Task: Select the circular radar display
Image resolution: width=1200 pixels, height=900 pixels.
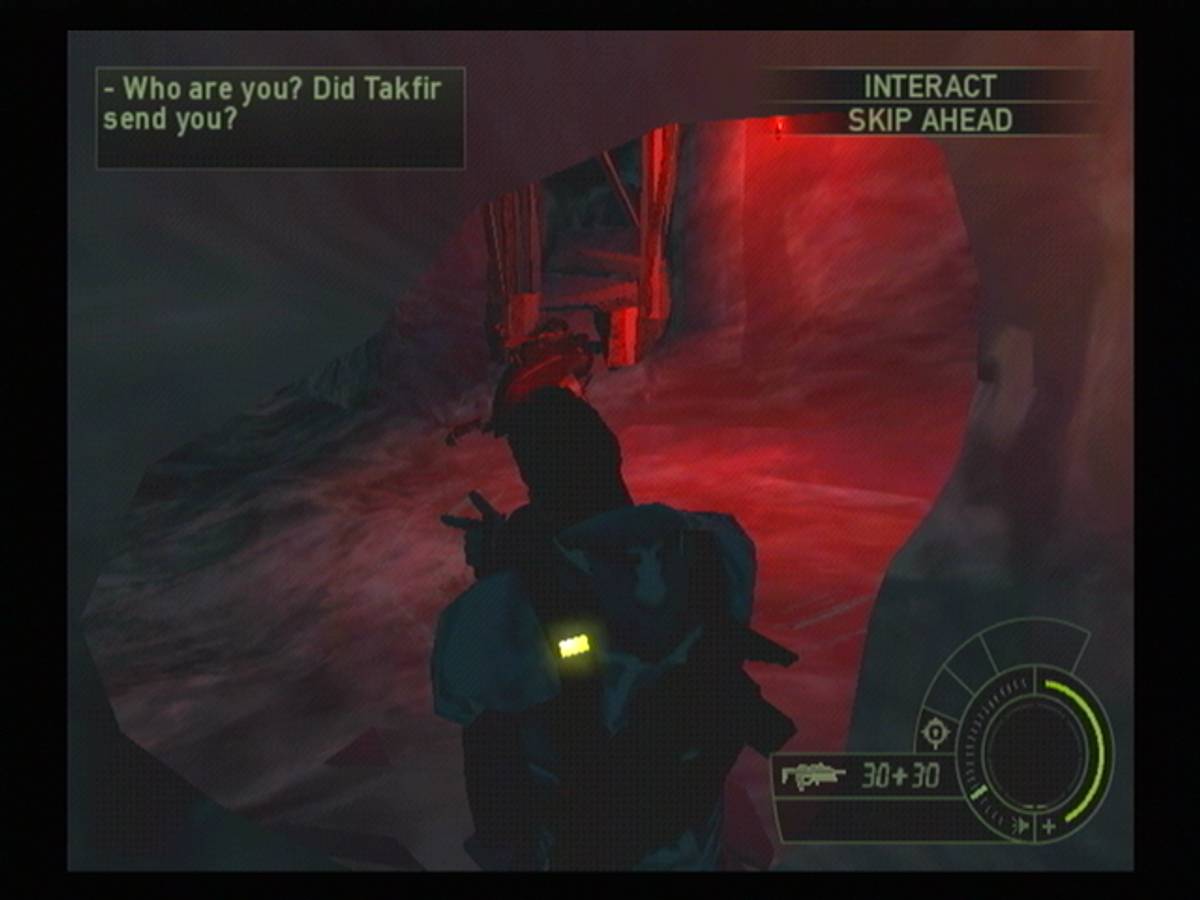Action: 1034,749
